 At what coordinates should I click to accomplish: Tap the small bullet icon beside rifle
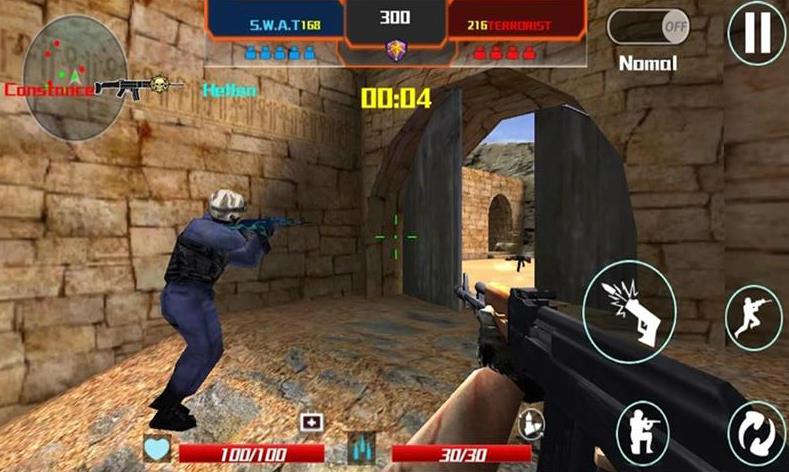tap(533, 423)
